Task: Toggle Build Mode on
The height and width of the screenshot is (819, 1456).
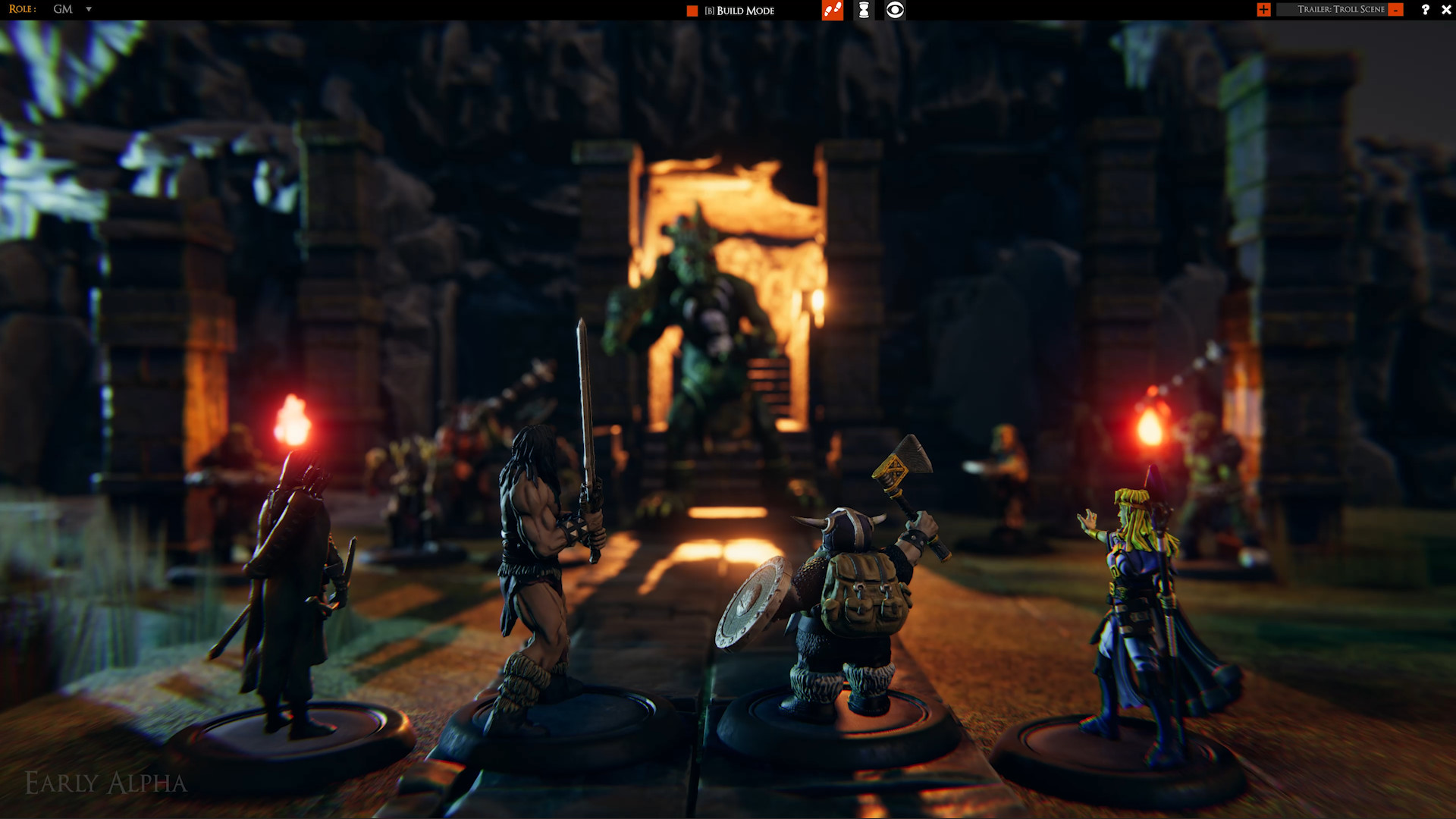Action: click(x=692, y=11)
